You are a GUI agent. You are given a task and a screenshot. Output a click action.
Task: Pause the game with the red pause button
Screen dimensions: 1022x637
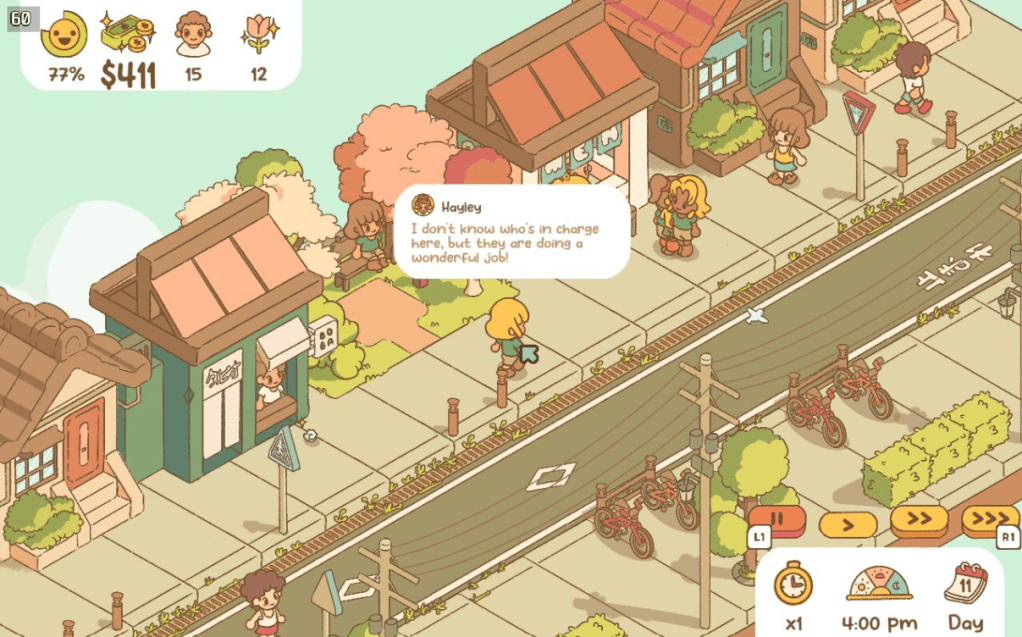(x=787, y=521)
